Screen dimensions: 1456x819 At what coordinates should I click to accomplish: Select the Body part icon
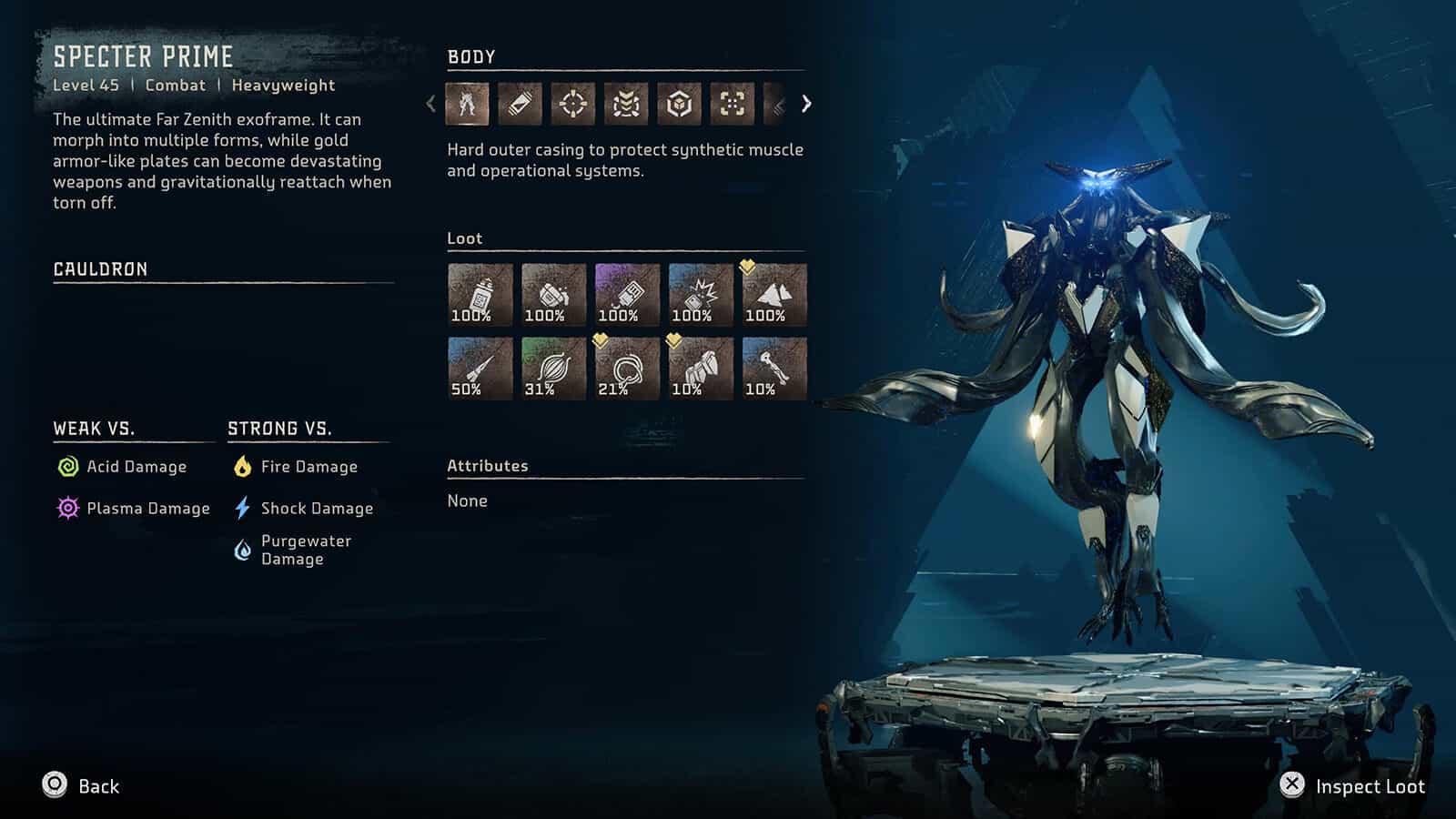pyautogui.click(x=467, y=104)
